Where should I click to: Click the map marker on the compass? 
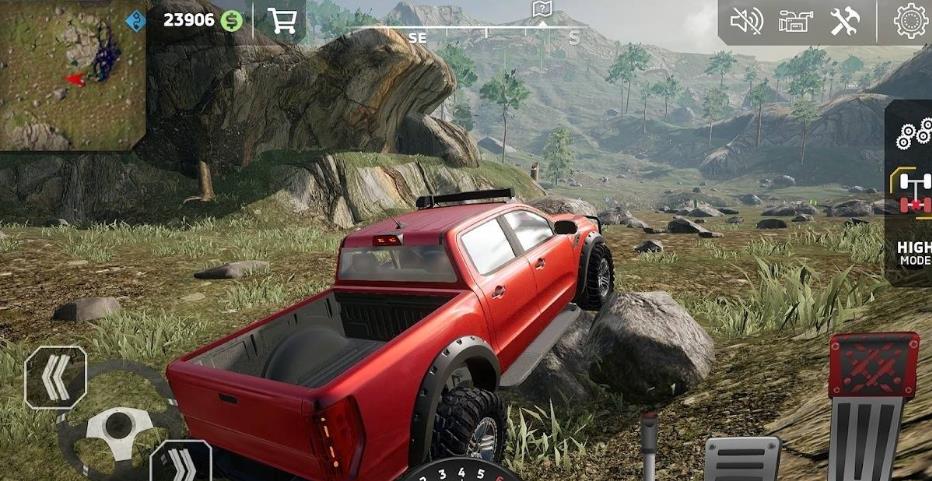(x=541, y=11)
